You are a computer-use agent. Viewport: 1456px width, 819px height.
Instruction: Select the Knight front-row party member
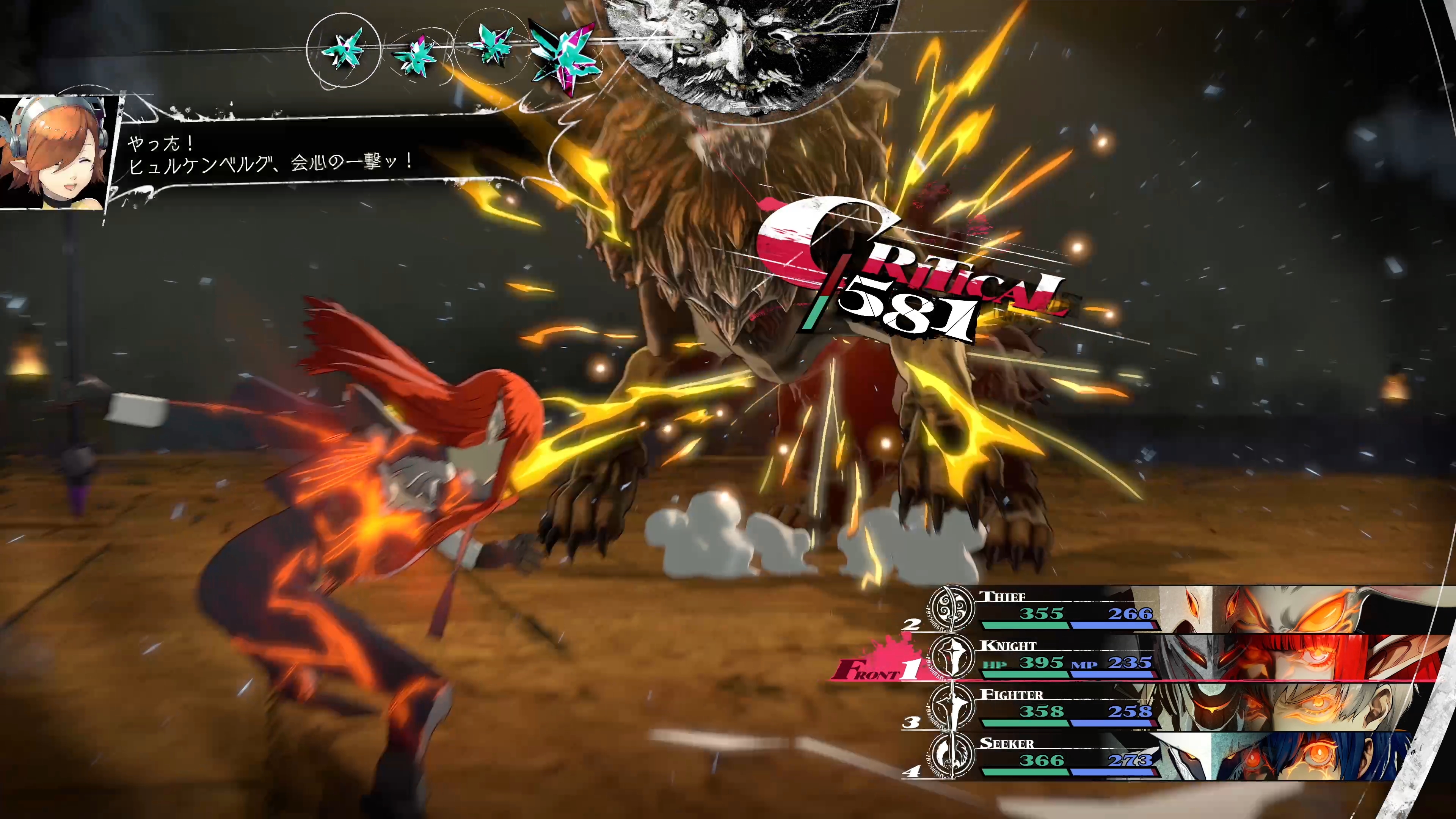(1068, 659)
